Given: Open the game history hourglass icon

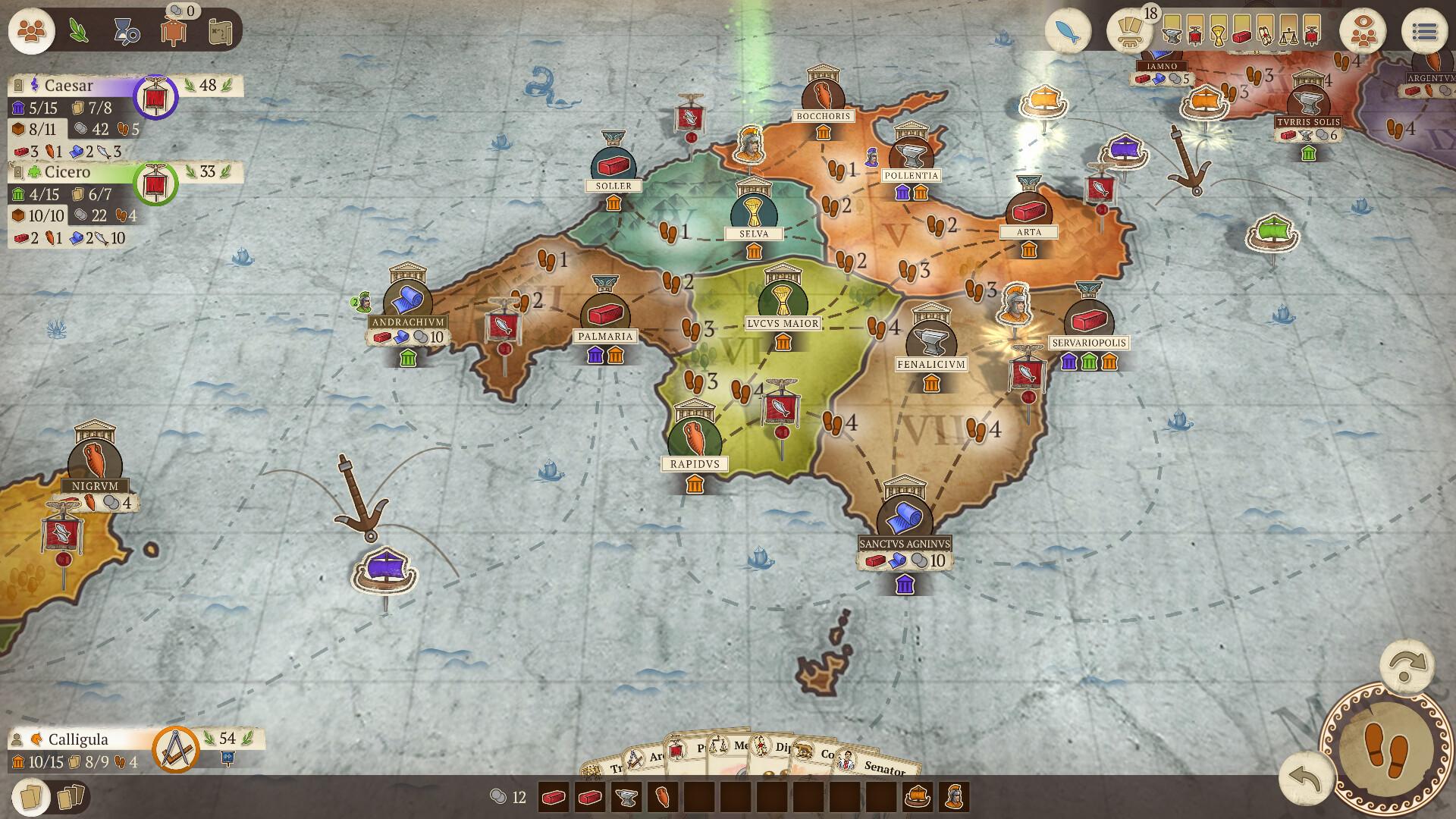Looking at the screenshot, I should tap(126, 31).
